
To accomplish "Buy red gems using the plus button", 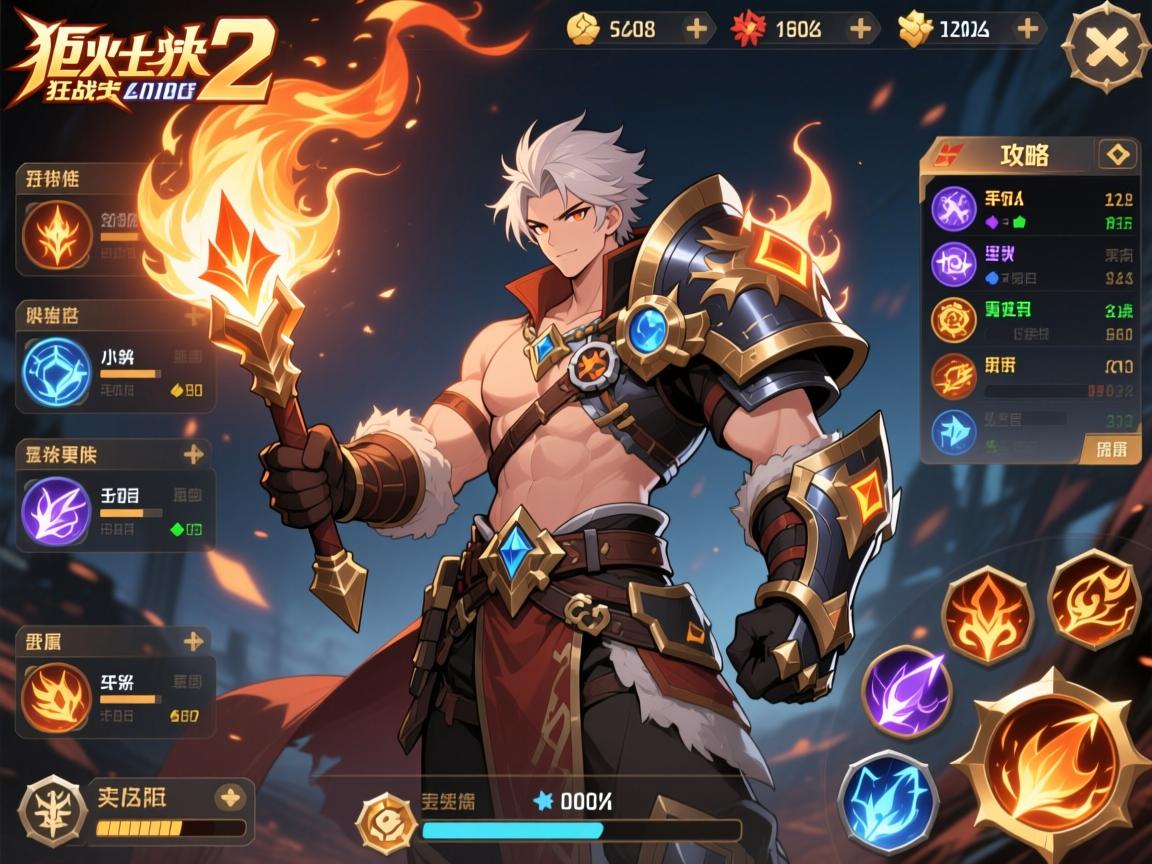I will (x=859, y=29).
